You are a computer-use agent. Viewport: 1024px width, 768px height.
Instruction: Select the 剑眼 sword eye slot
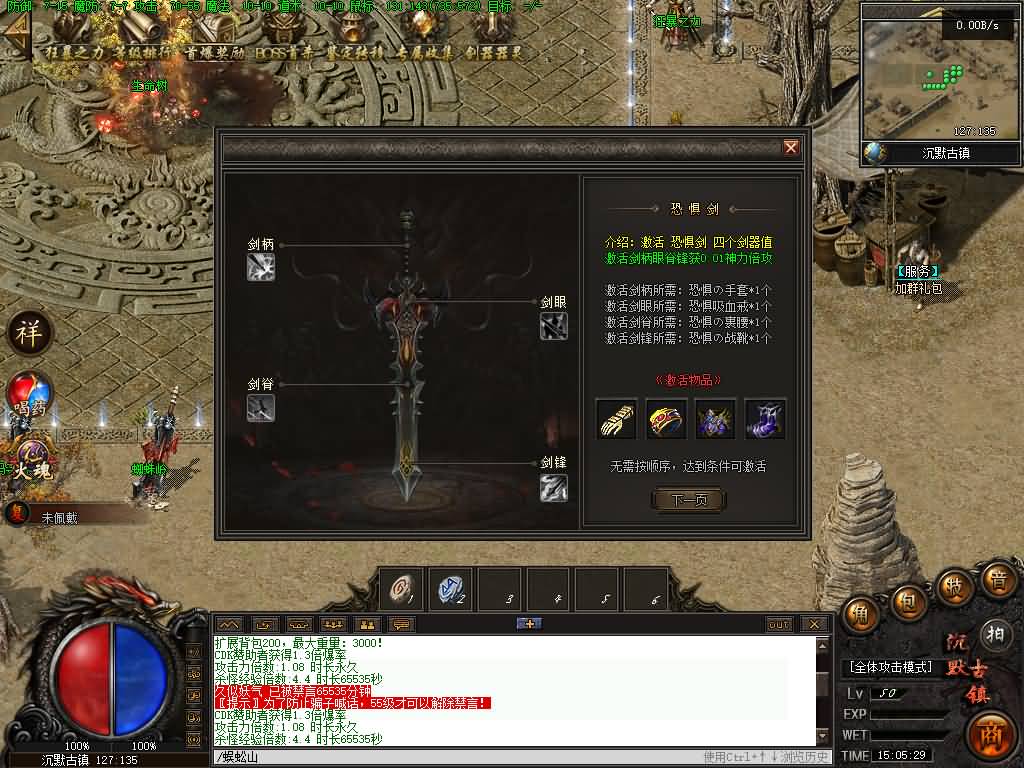[x=554, y=325]
